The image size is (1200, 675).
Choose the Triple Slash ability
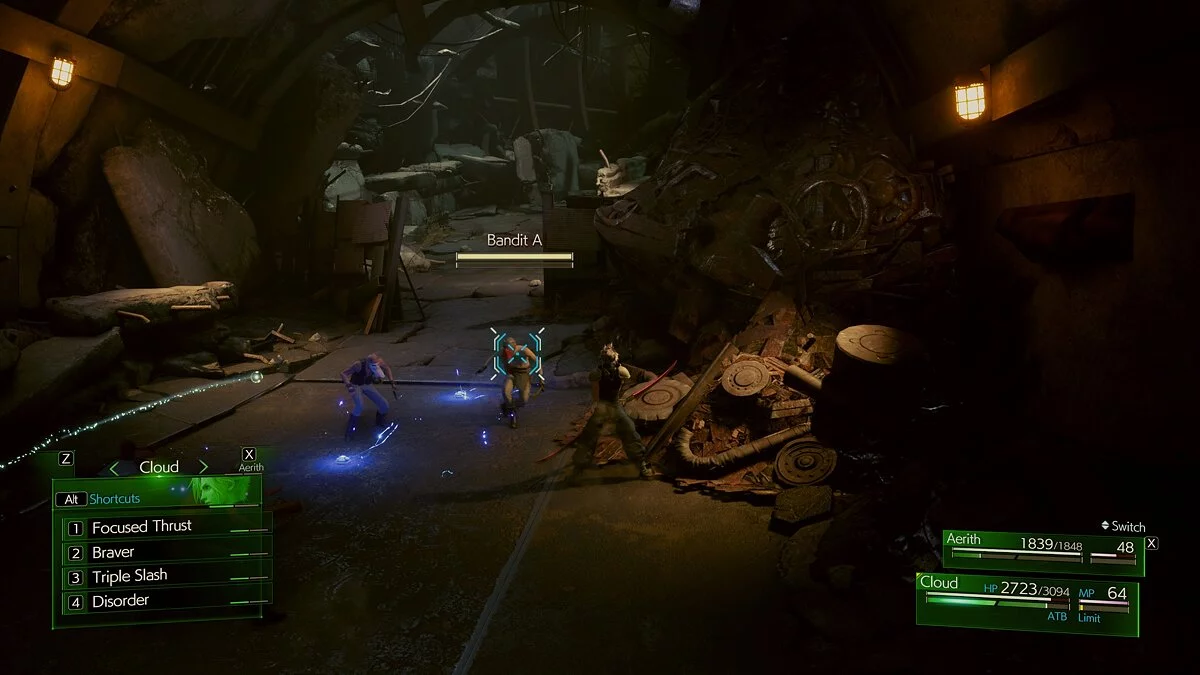click(x=130, y=577)
